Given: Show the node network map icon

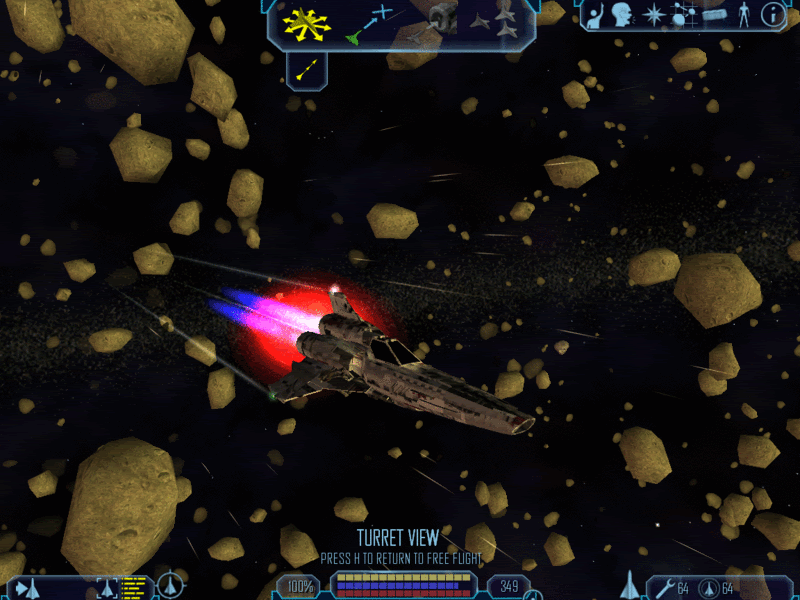Looking at the screenshot, I should coord(685,15).
